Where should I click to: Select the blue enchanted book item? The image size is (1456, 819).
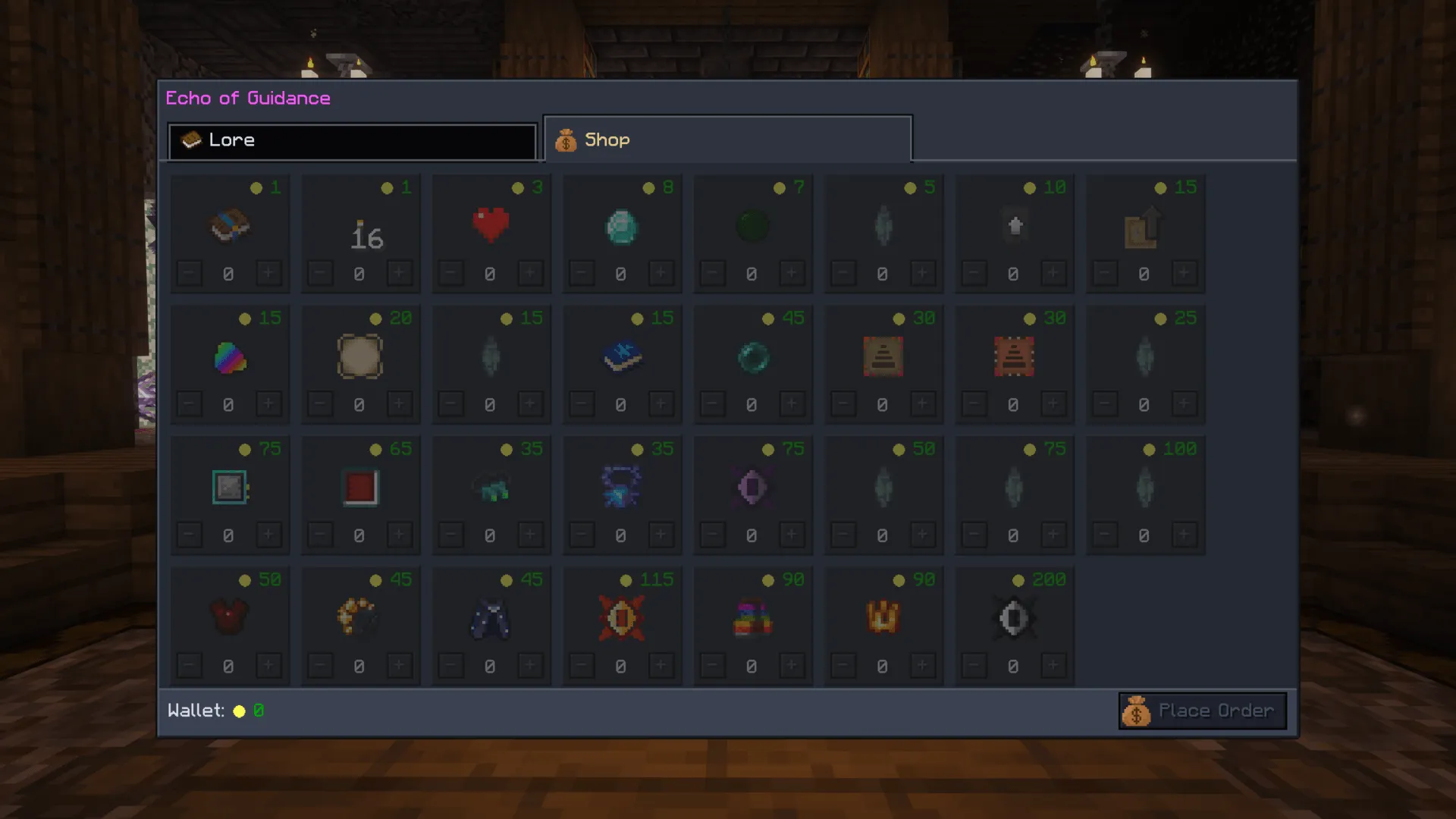click(x=622, y=356)
